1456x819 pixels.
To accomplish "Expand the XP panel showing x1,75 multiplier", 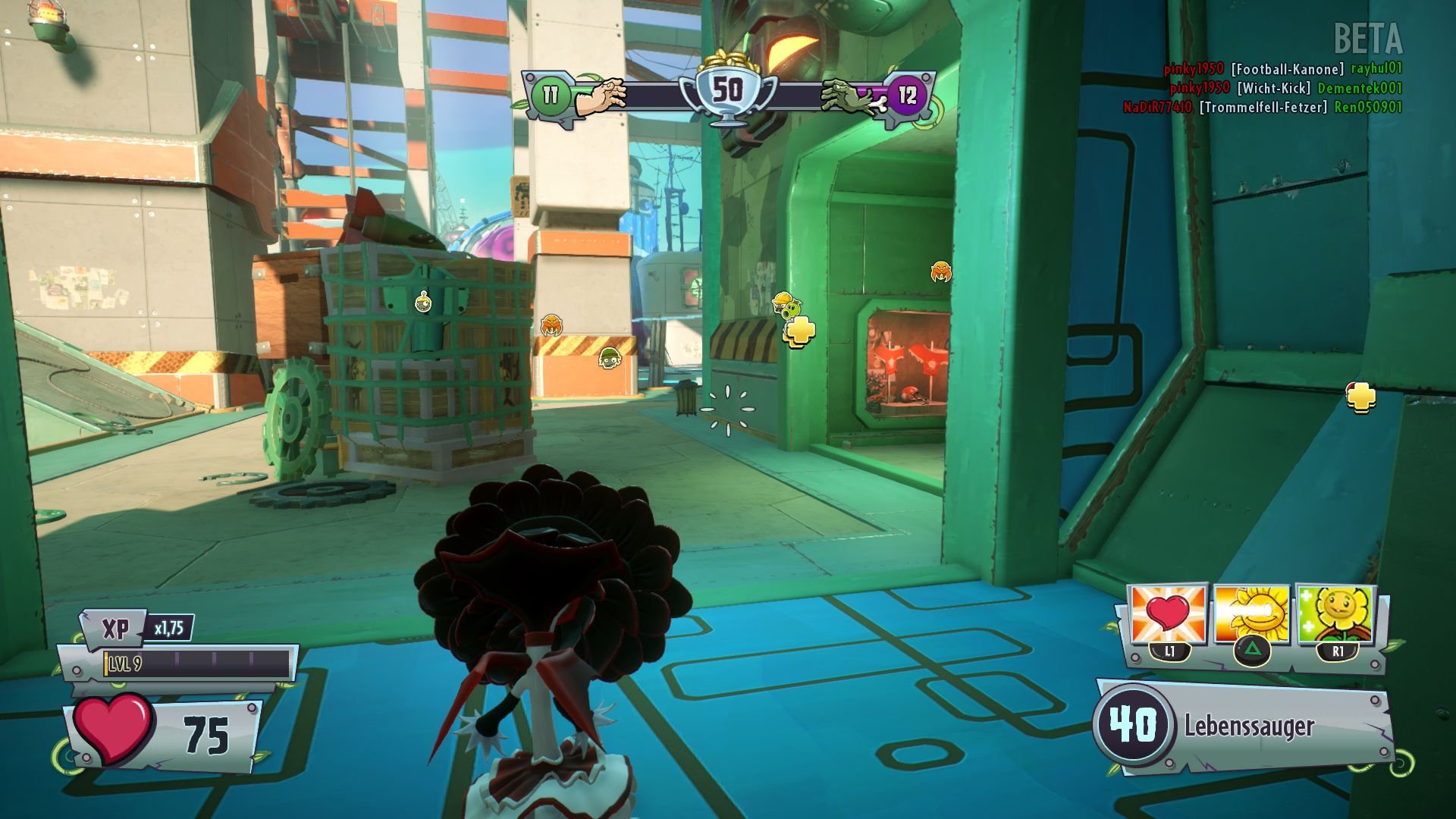I will [x=140, y=628].
